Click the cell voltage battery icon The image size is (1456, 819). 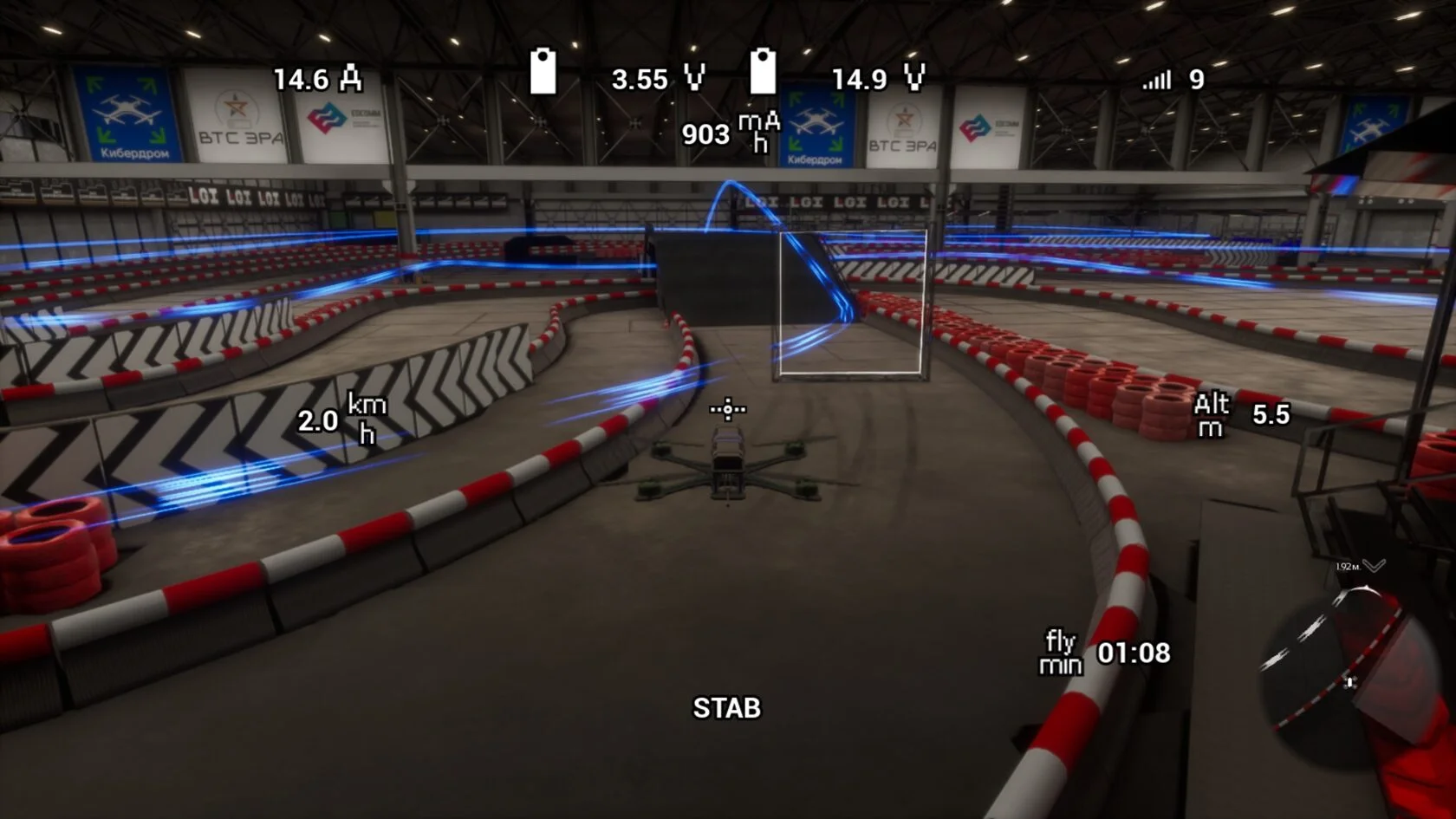(543, 72)
